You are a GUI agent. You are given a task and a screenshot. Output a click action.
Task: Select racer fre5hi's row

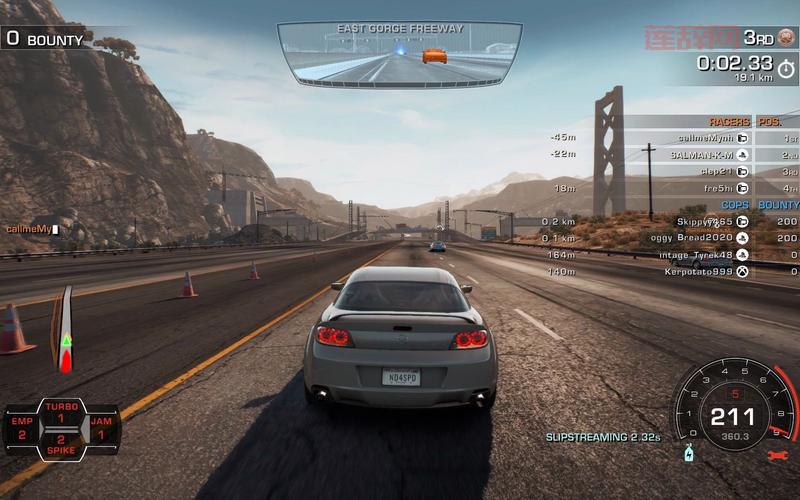tap(719, 188)
